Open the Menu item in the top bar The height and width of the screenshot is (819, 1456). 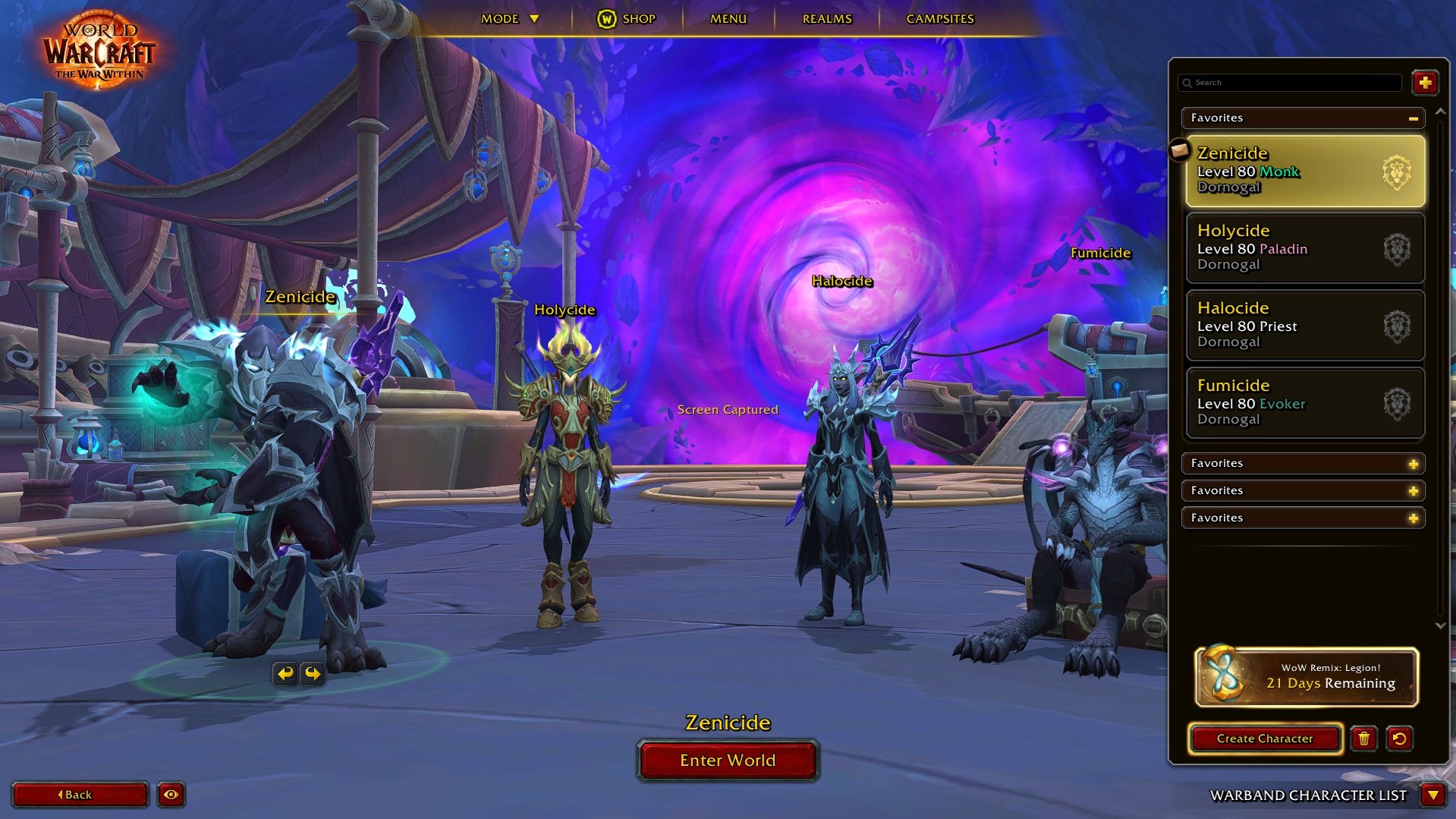pos(727,18)
